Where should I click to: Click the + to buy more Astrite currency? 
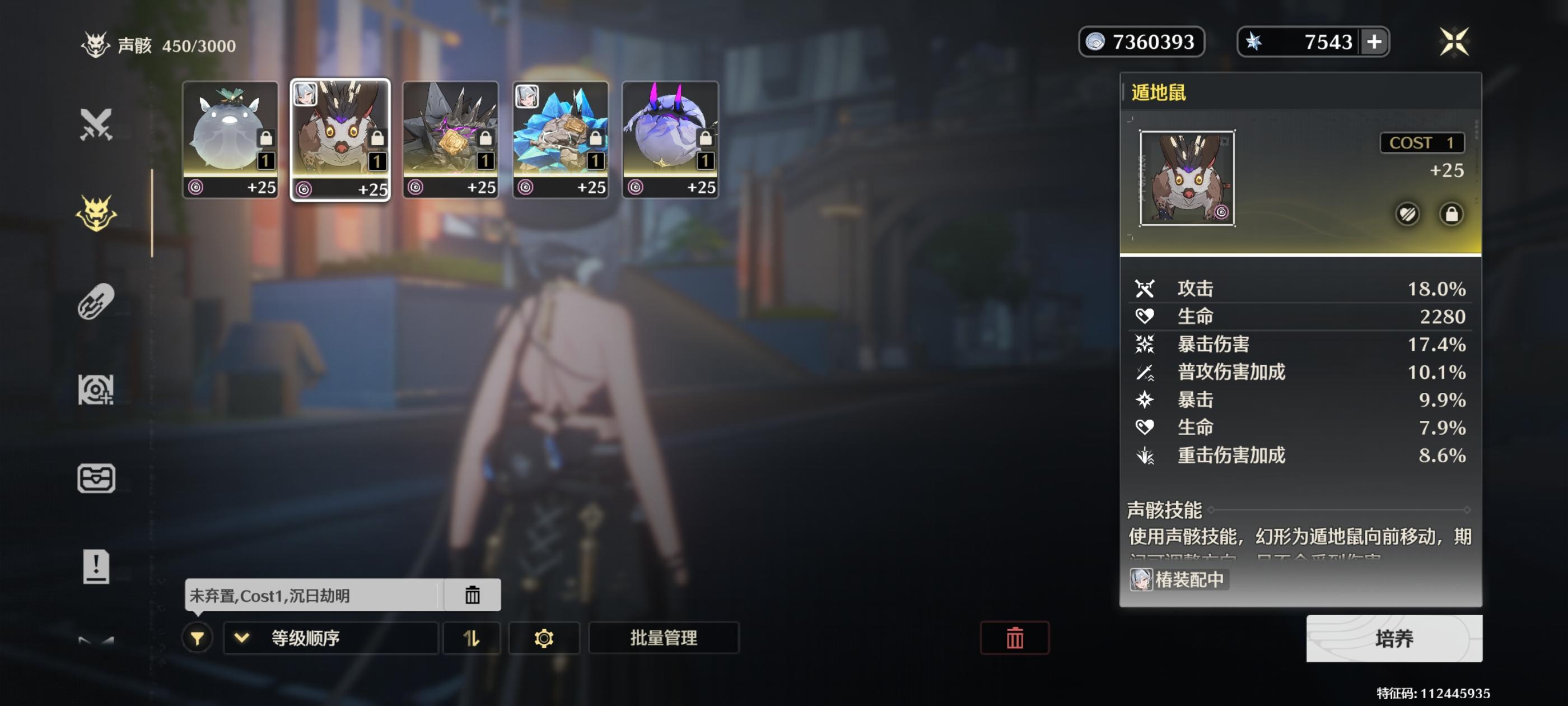[x=1374, y=41]
